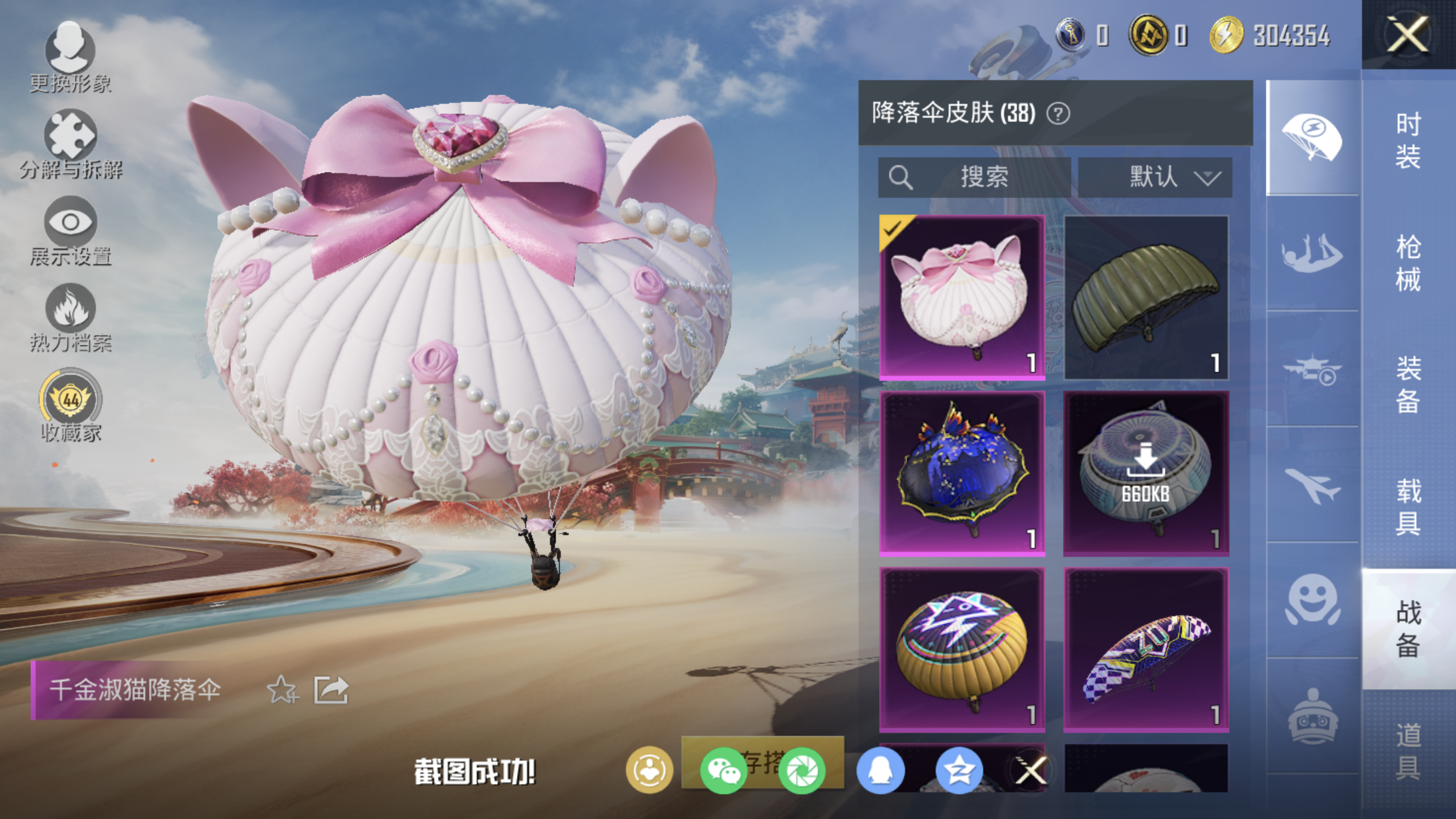The height and width of the screenshot is (819, 1456).
Task: Close the inventory screen with the X
Action: [1407, 34]
